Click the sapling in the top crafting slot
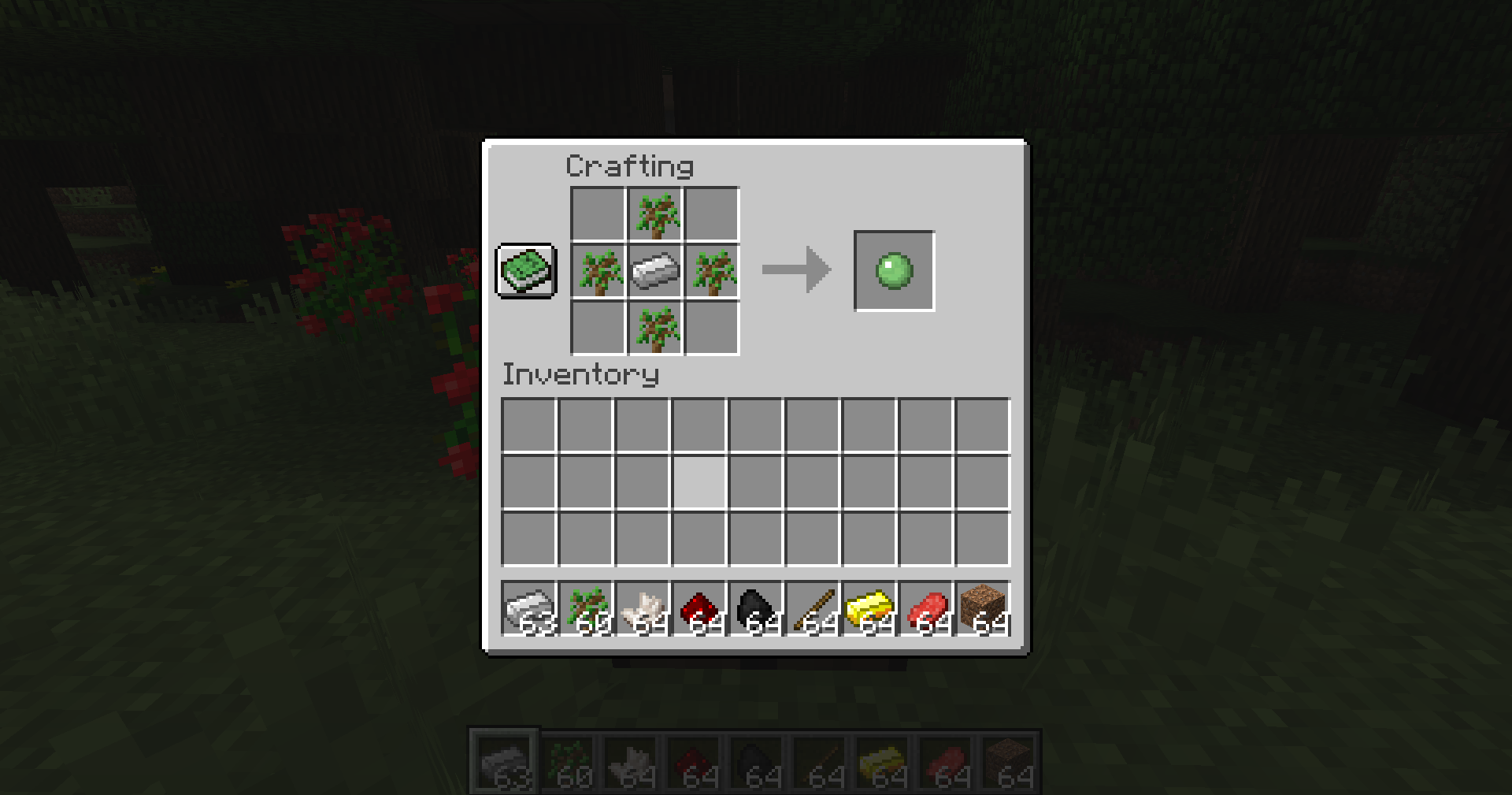 (x=654, y=213)
